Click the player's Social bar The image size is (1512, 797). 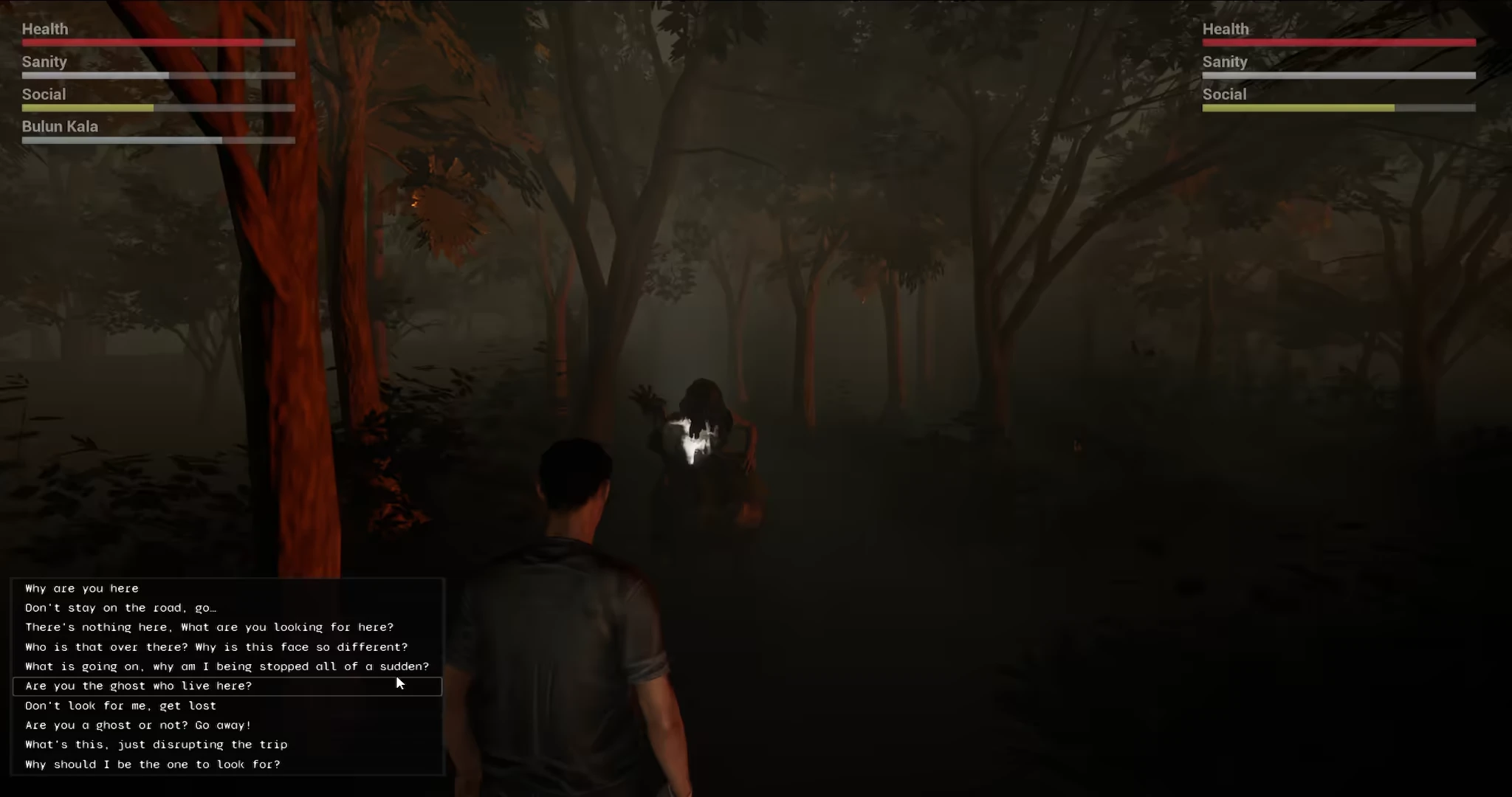(x=158, y=107)
